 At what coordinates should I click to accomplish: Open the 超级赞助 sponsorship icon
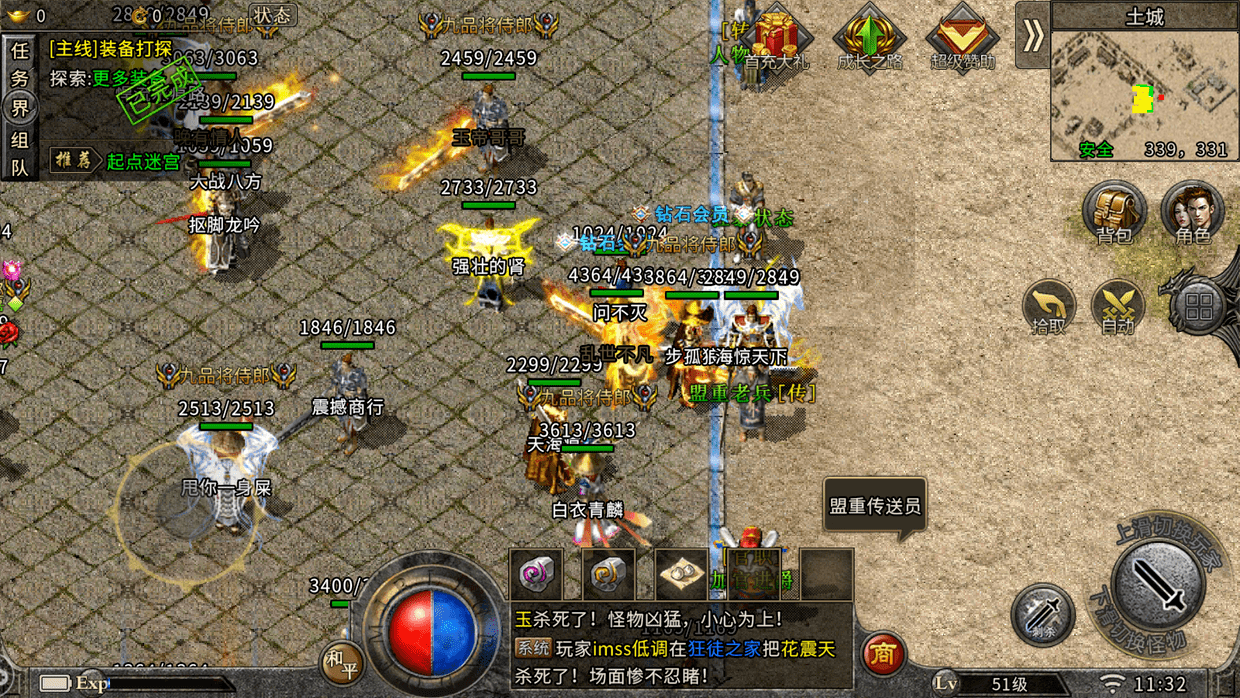coord(963,40)
